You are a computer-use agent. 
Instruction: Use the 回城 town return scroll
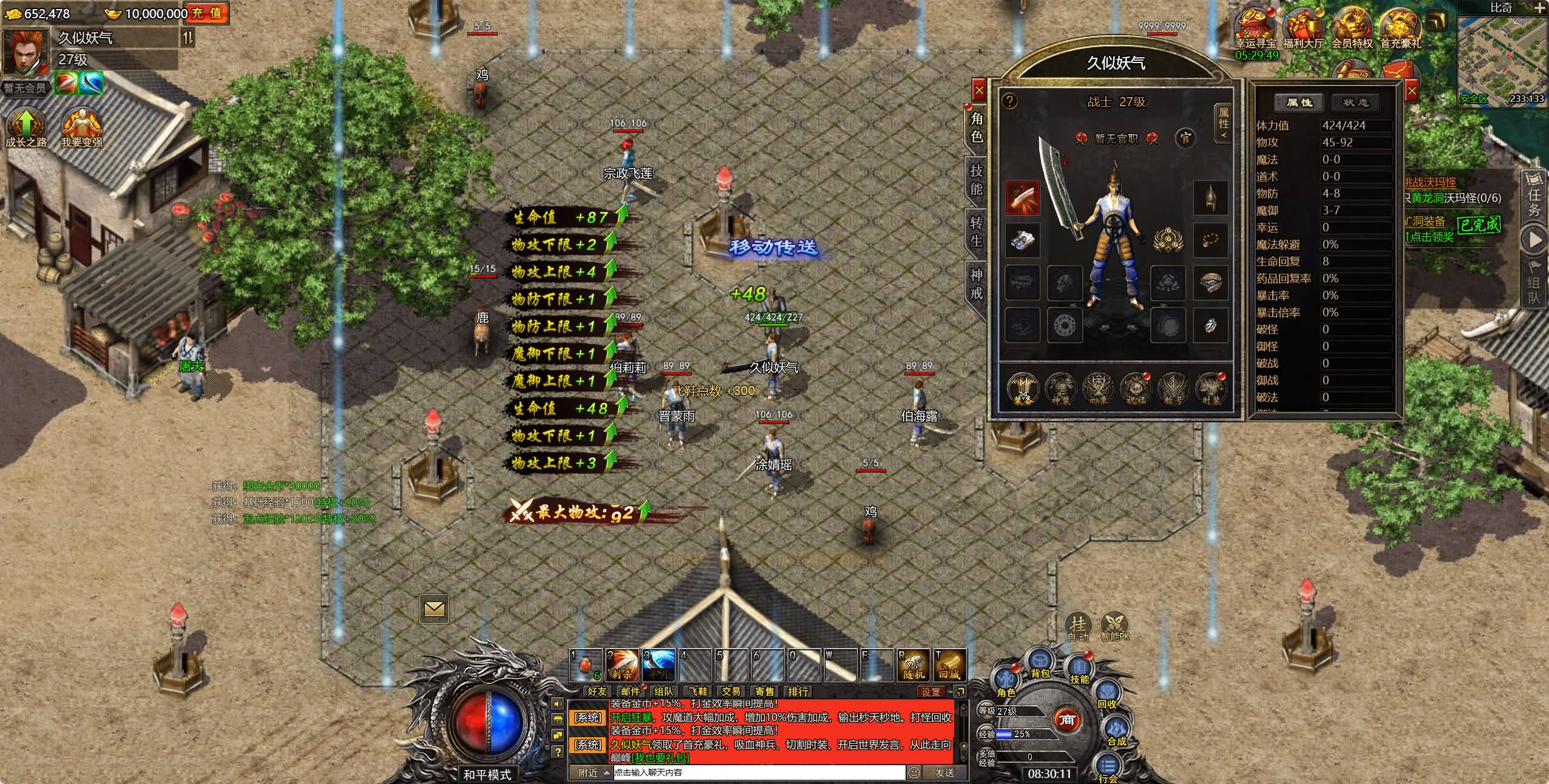(x=949, y=665)
